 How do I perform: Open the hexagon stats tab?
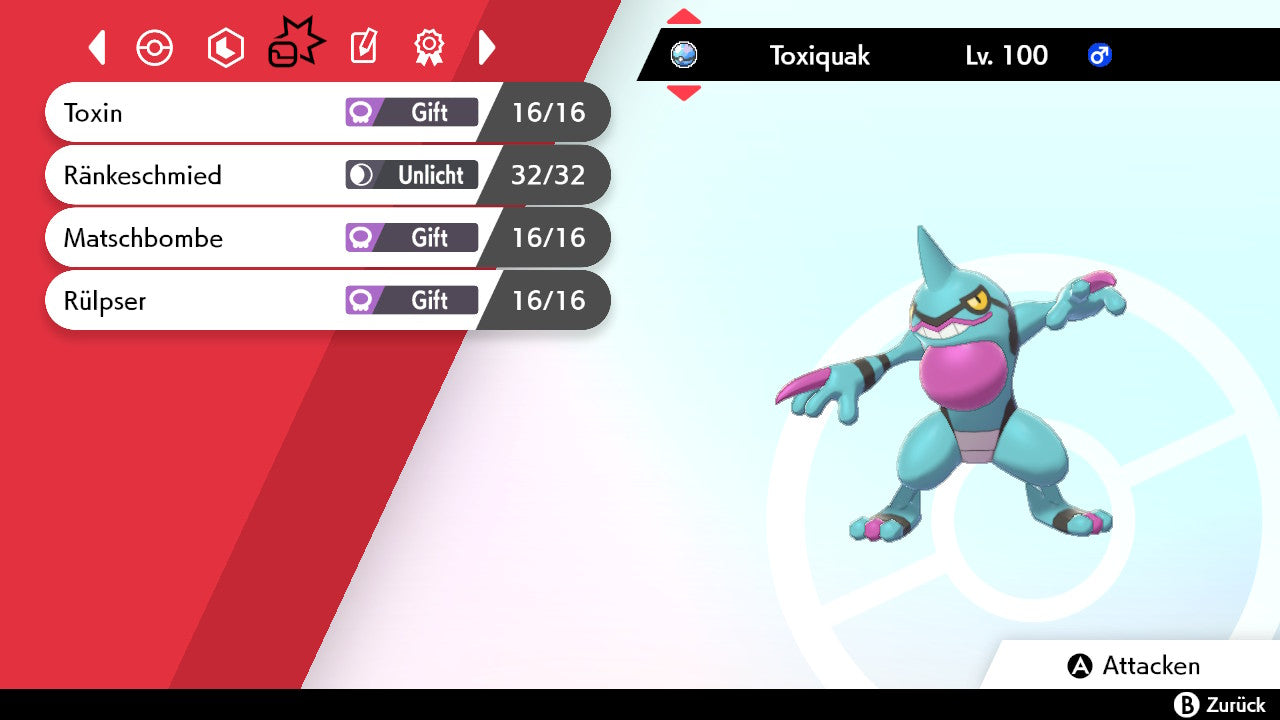225,48
